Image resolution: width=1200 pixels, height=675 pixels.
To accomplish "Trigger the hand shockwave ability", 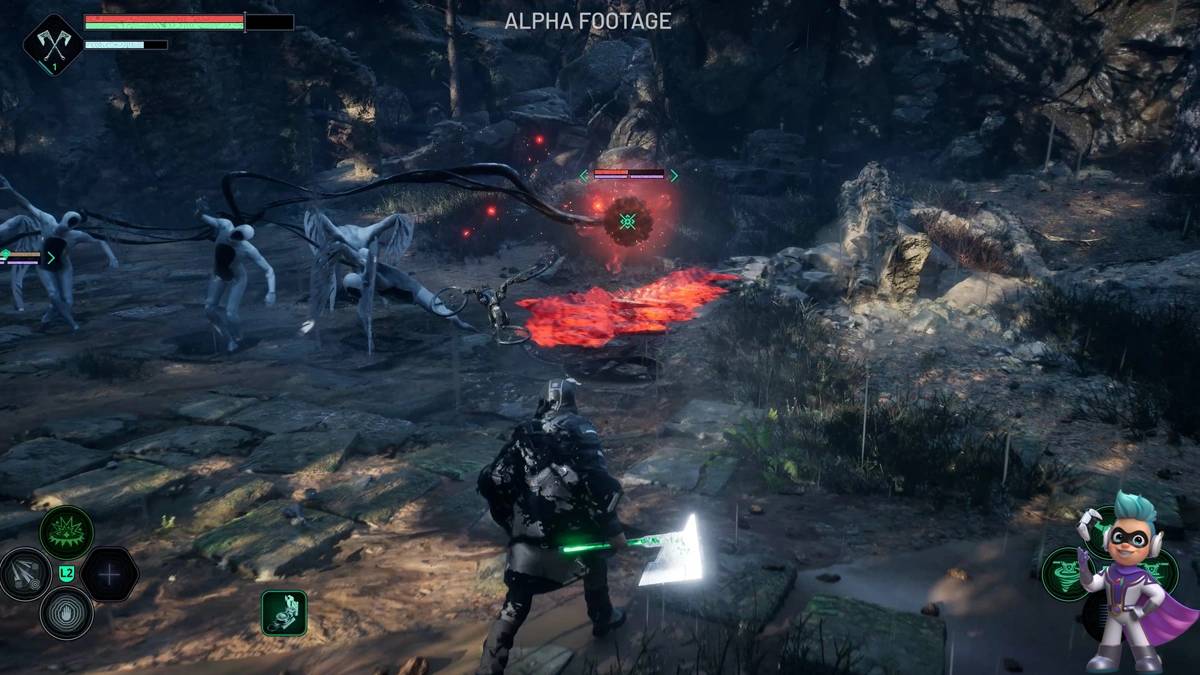I will pyautogui.click(x=67, y=612).
